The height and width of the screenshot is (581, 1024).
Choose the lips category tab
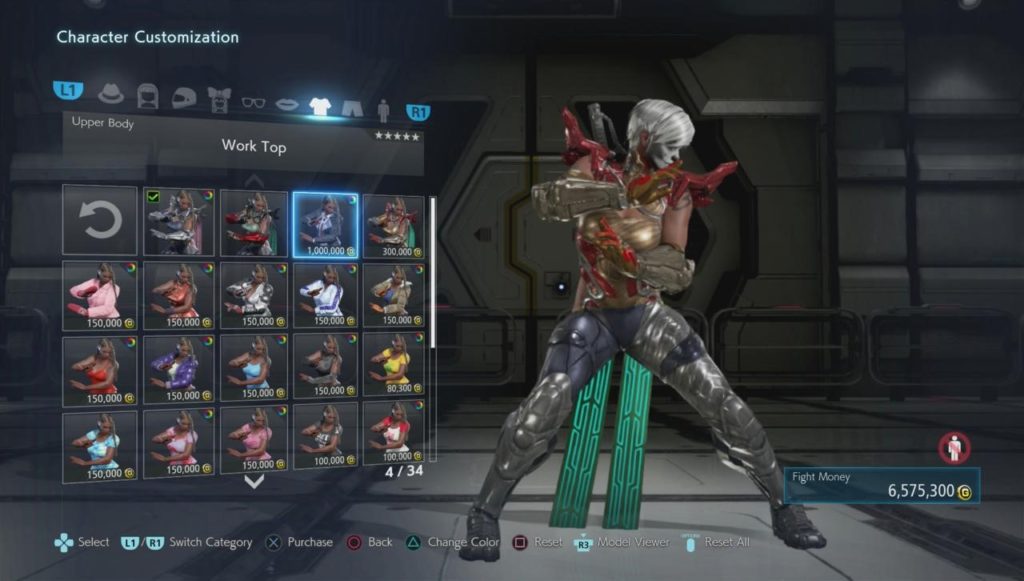[x=287, y=102]
